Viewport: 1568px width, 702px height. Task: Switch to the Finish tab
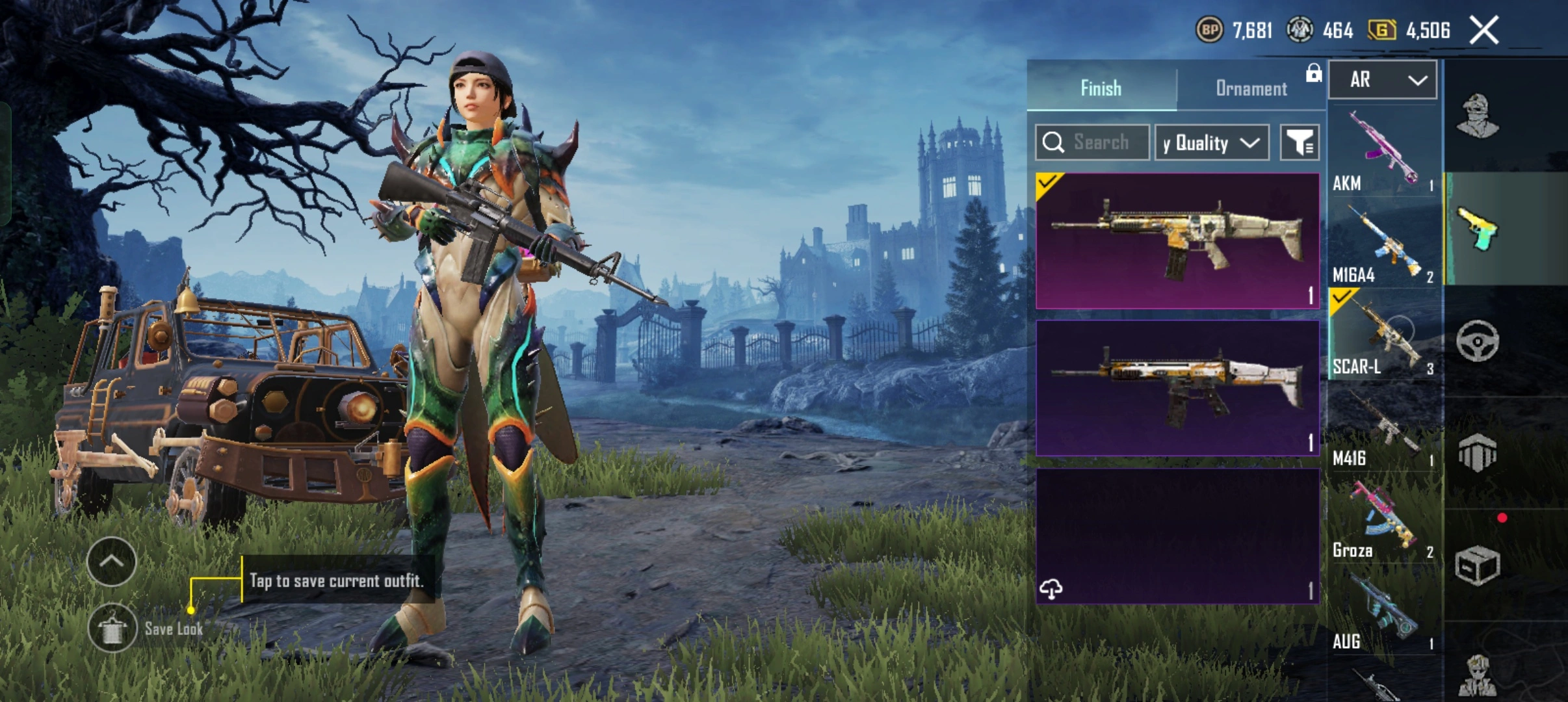coord(1101,88)
